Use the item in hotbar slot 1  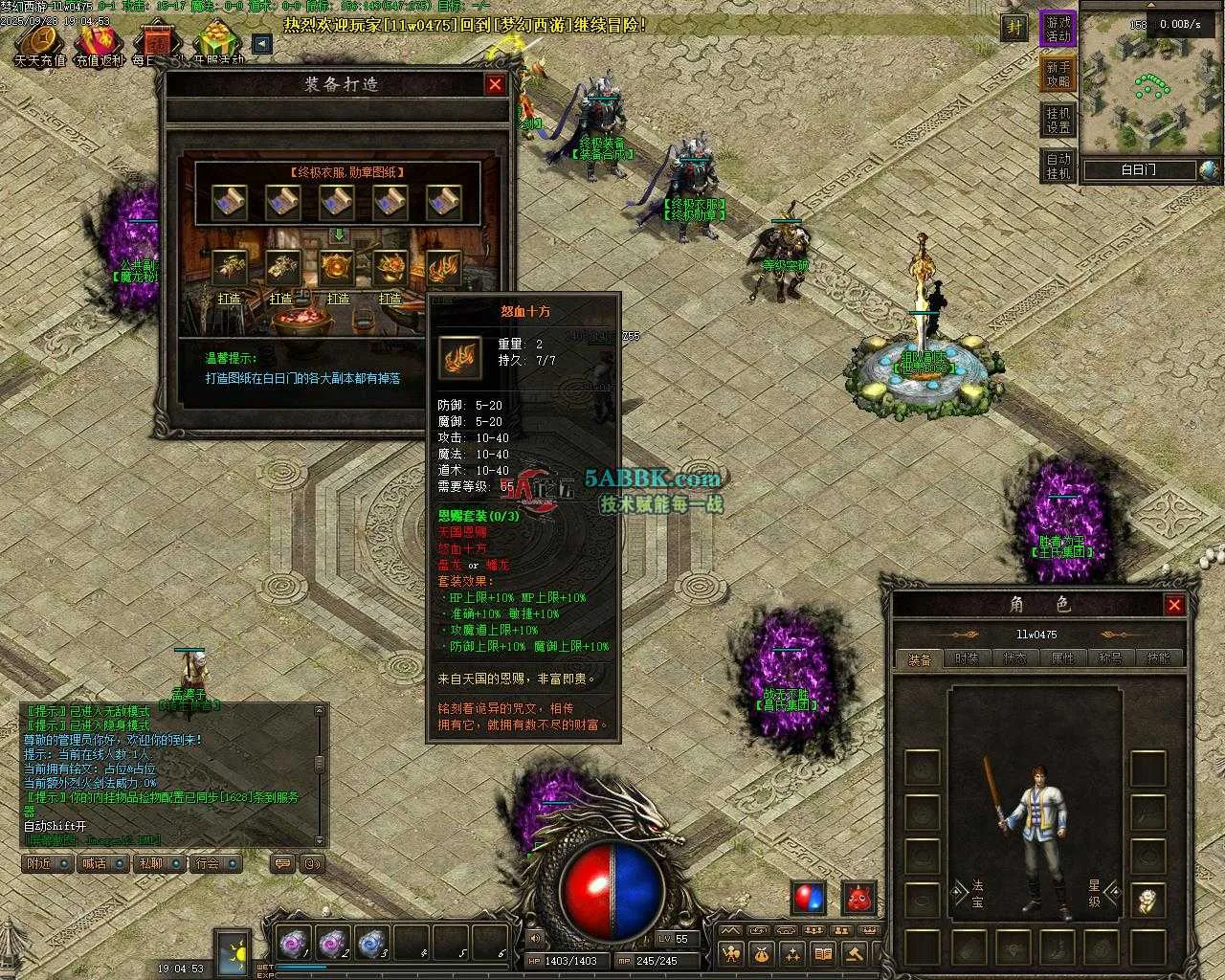pos(292,943)
